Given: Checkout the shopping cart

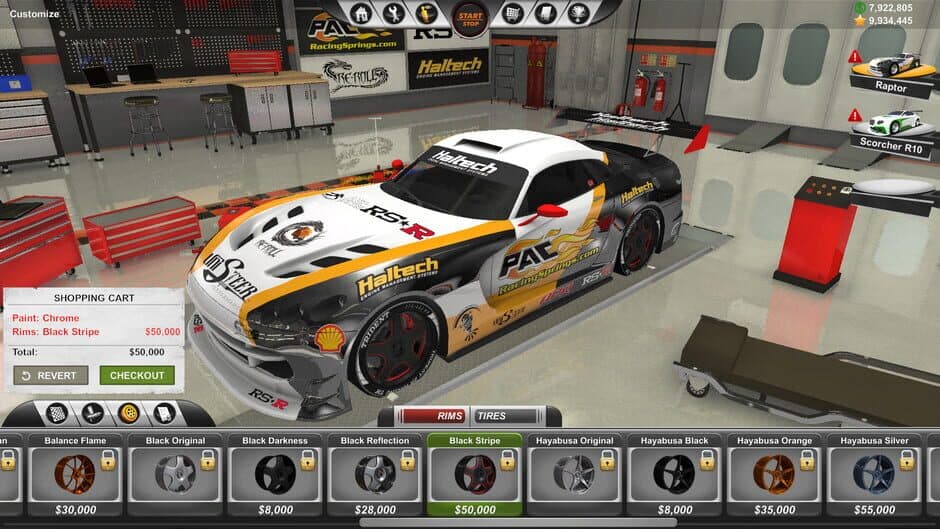Looking at the screenshot, I should [137, 376].
